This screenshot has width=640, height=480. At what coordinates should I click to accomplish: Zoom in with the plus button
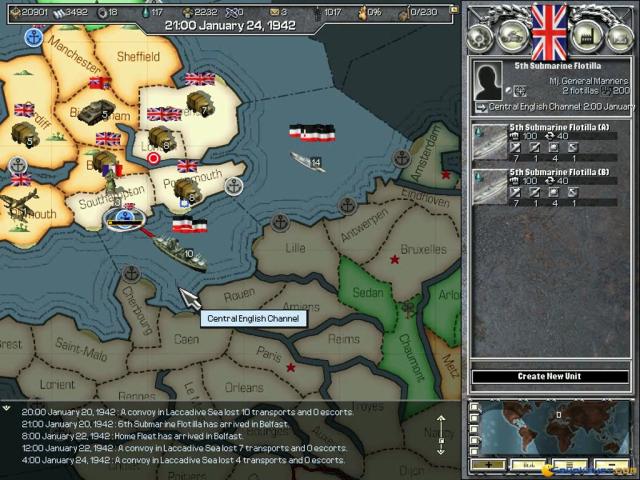click(488, 465)
